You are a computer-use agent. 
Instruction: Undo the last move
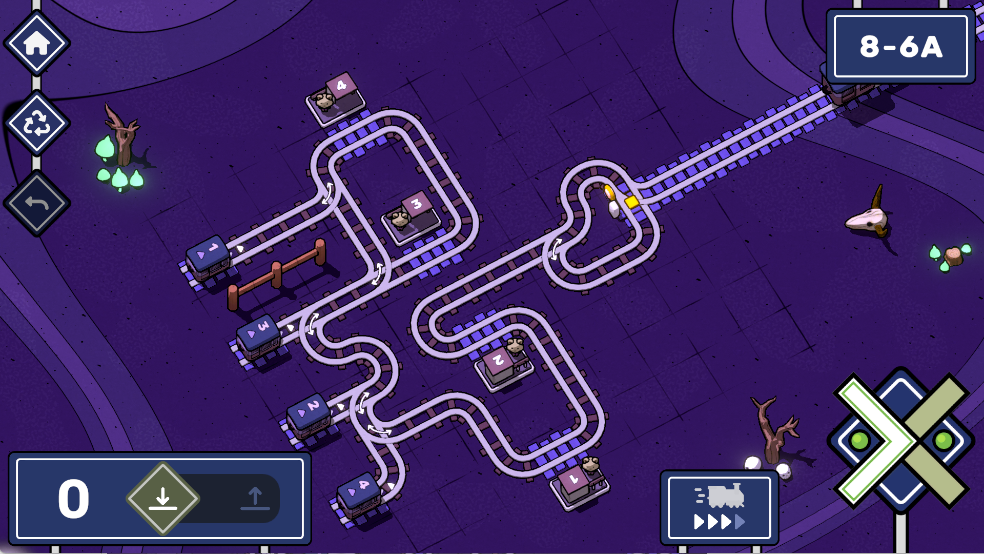click(x=37, y=203)
